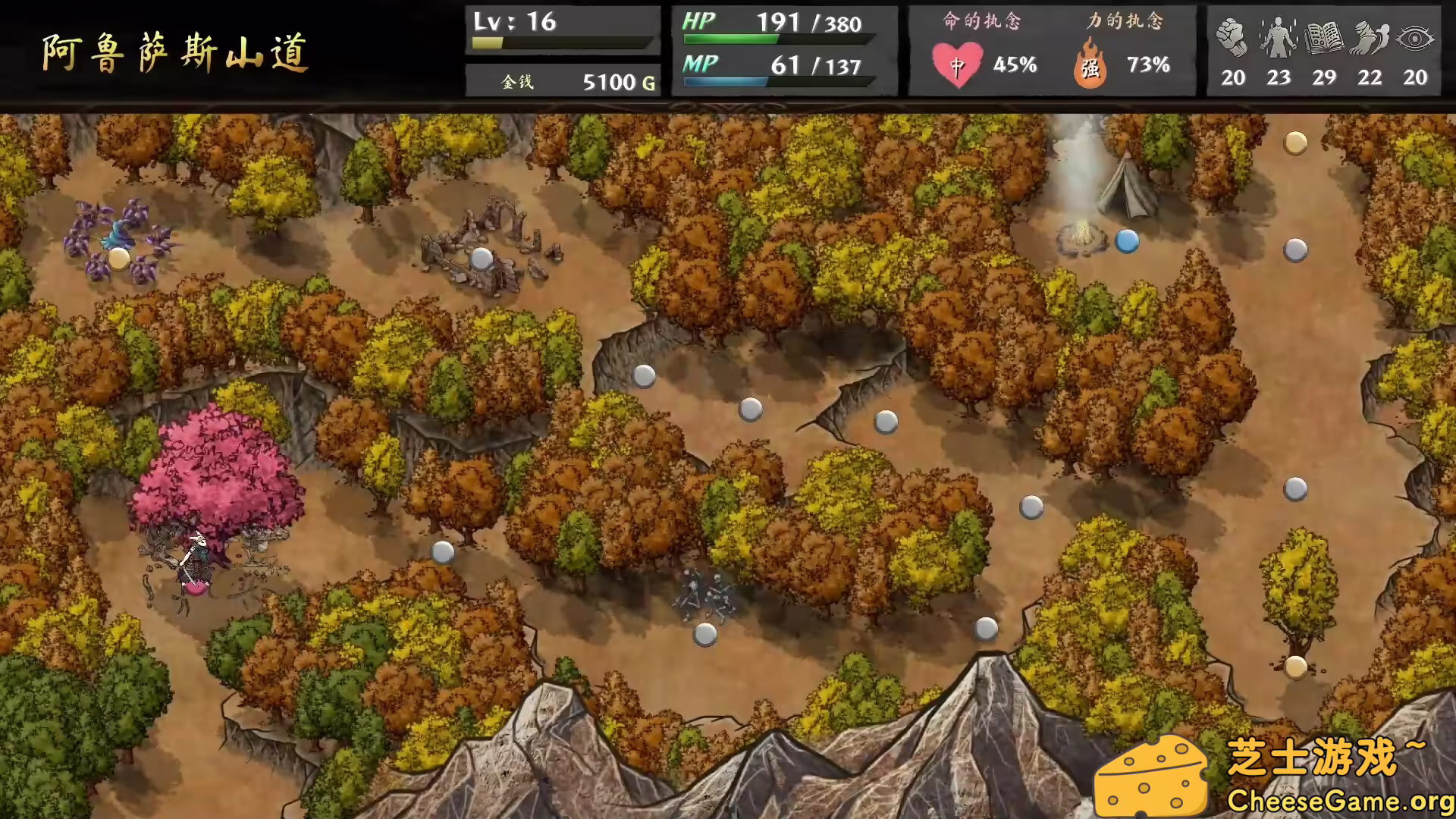Click the fist strength stat icon

click(1232, 38)
